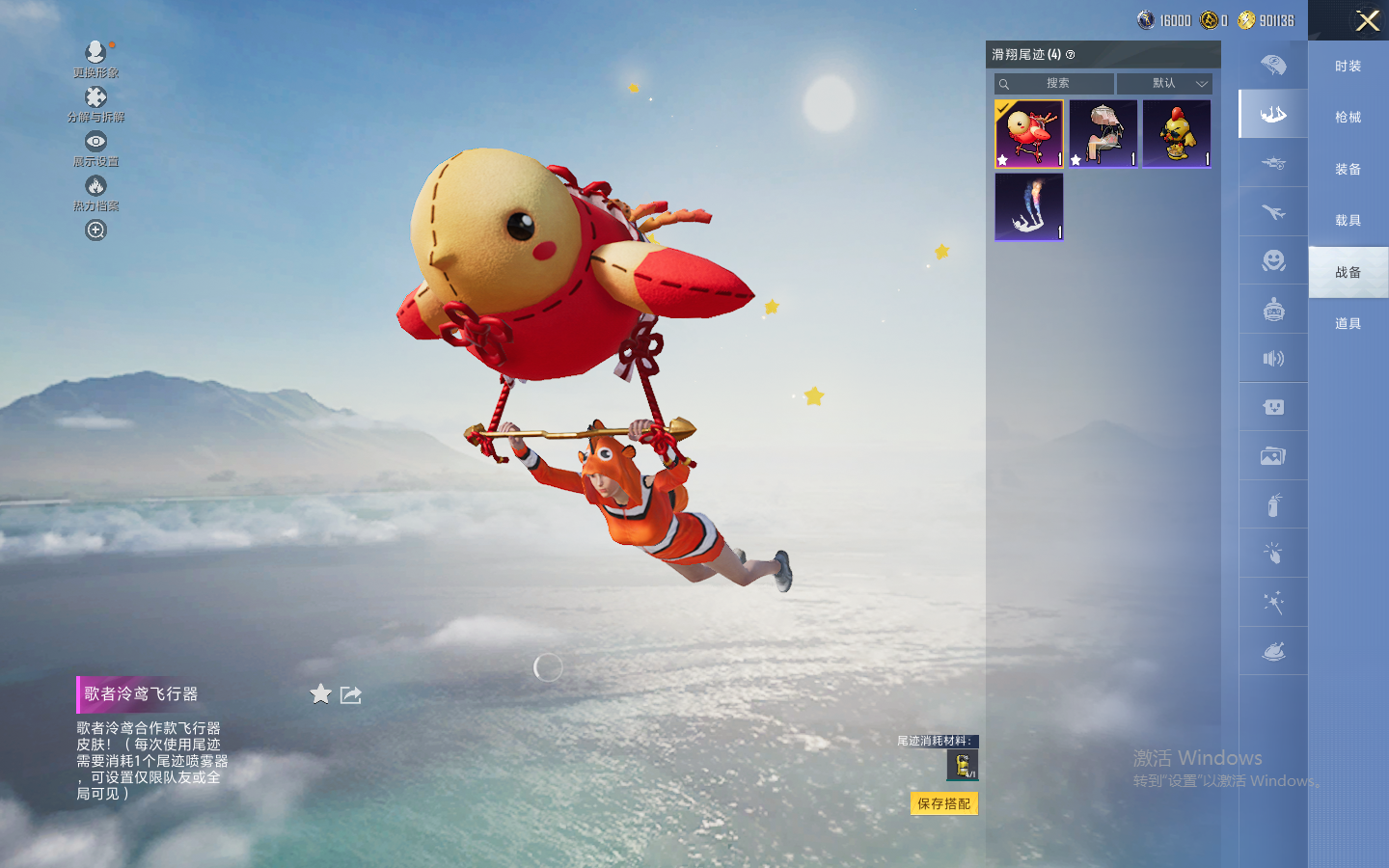Click the 搜索 search field

pyautogui.click(x=1057, y=84)
